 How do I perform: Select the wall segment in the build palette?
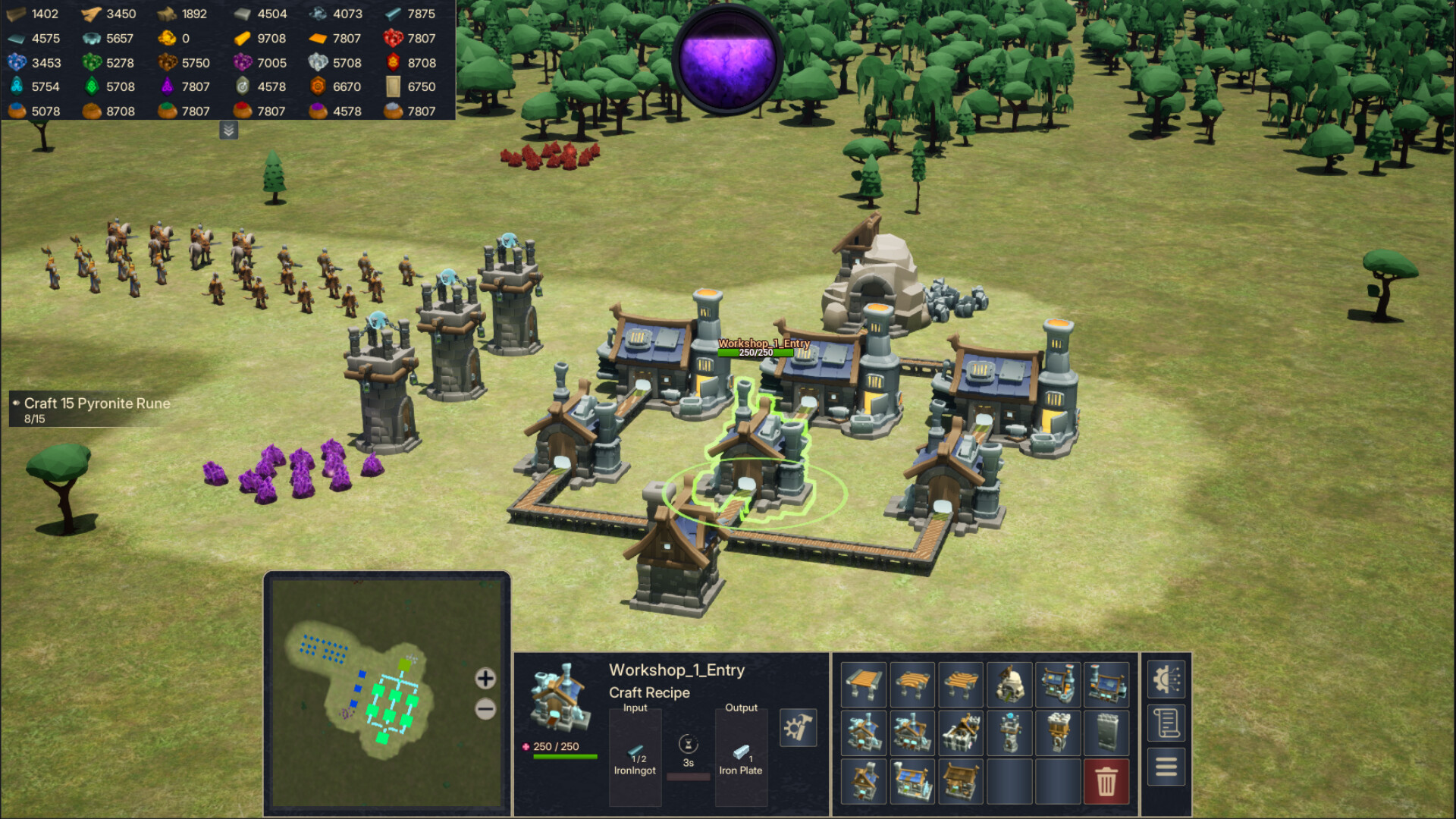click(x=1107, y=731)
